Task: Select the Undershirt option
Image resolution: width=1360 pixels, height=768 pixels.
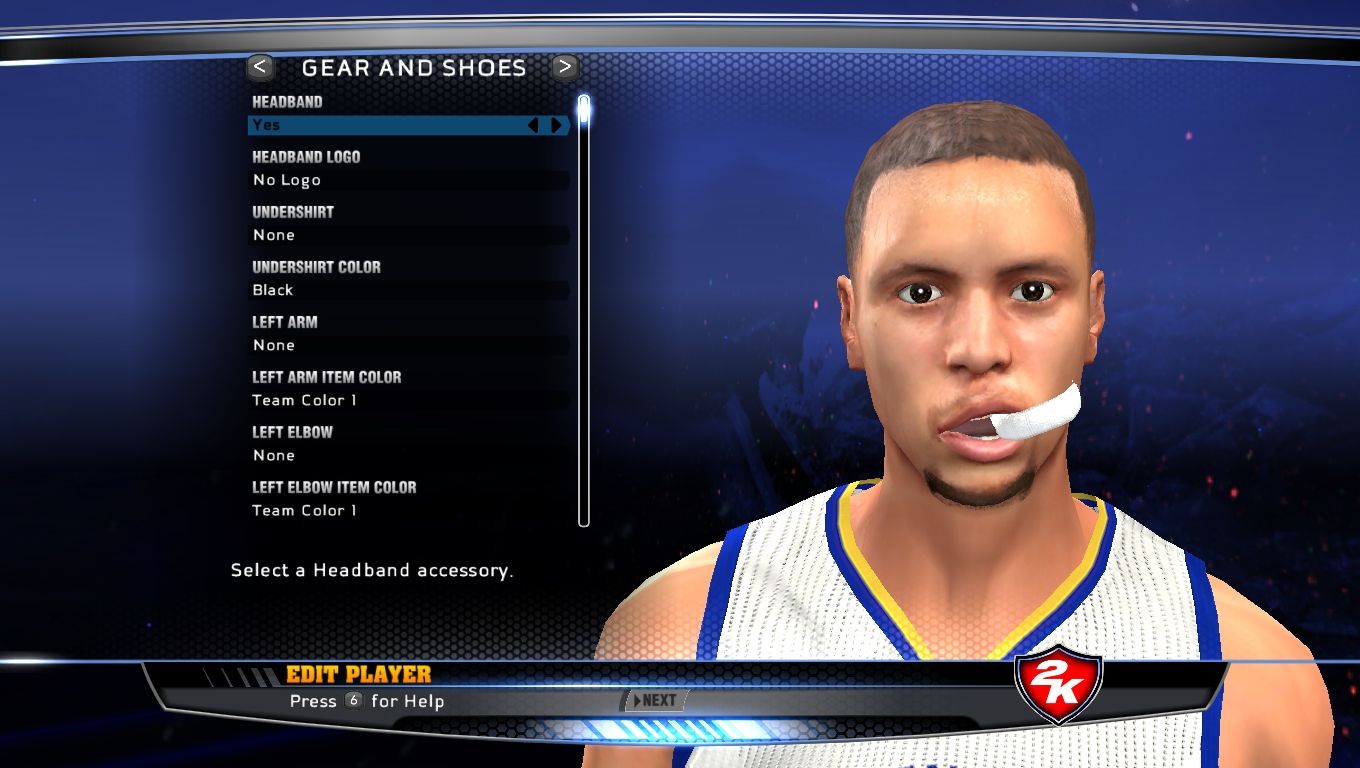Action: click(x=408, y=235)
